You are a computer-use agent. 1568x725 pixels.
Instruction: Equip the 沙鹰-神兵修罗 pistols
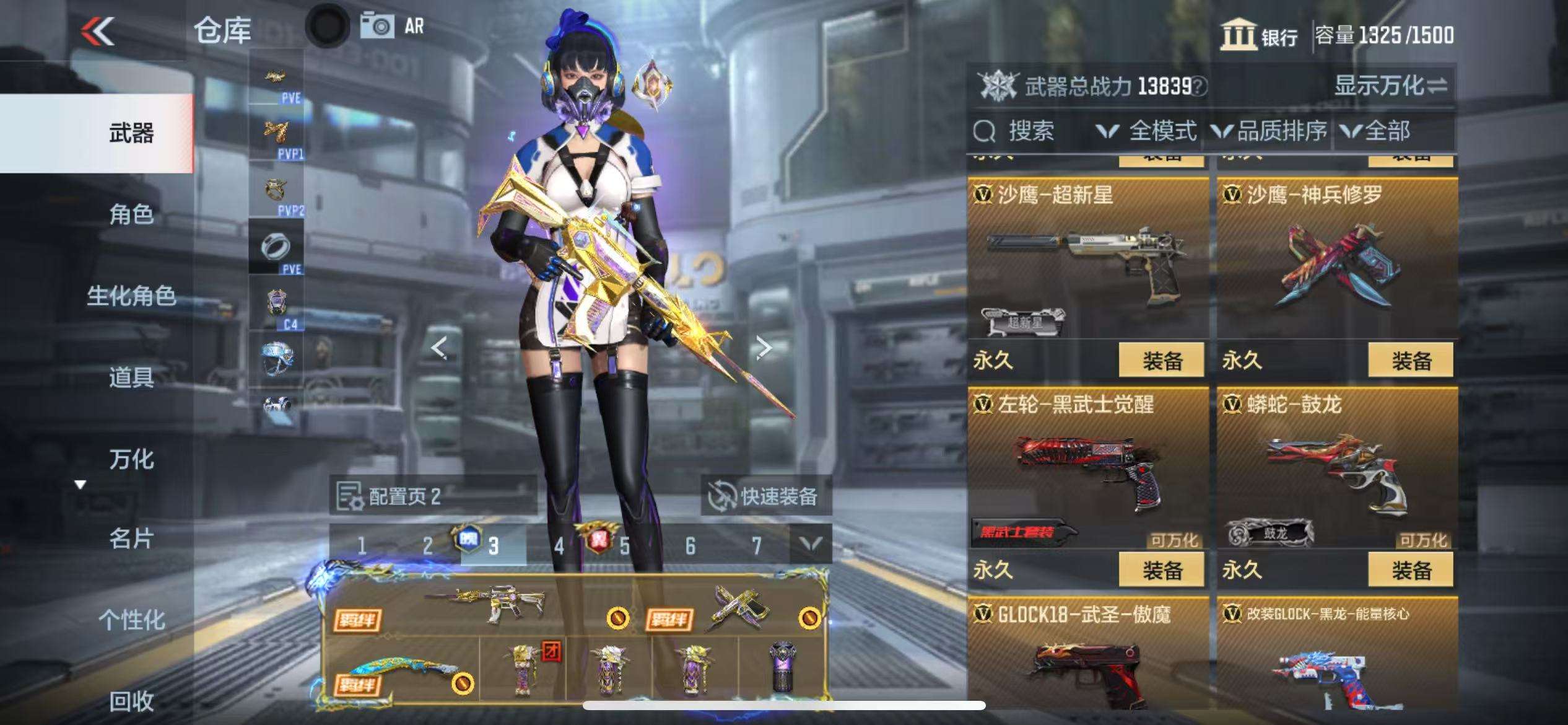(x=1410, y=360)
